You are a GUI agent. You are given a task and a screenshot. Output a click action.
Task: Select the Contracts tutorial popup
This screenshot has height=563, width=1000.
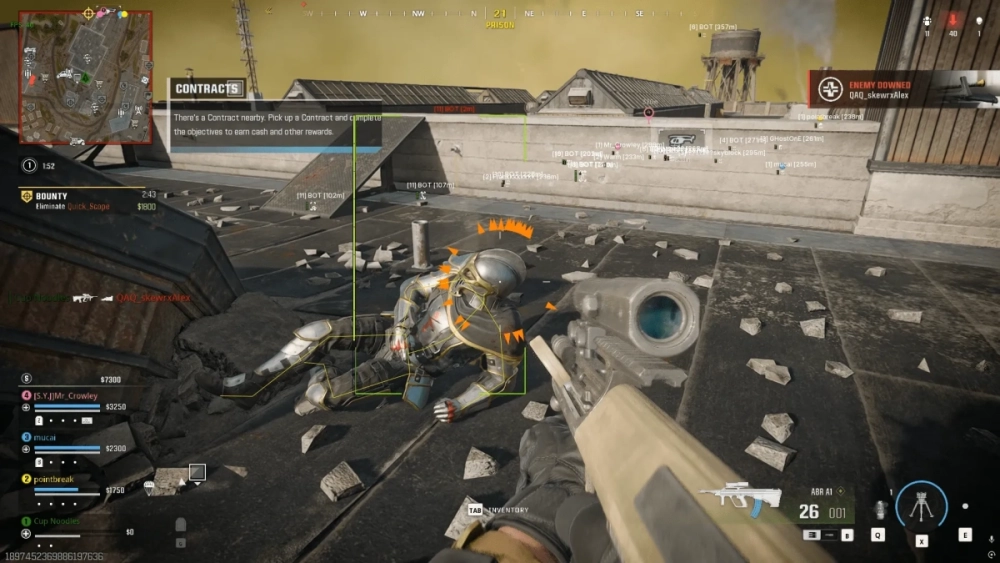tap(275, 114)
